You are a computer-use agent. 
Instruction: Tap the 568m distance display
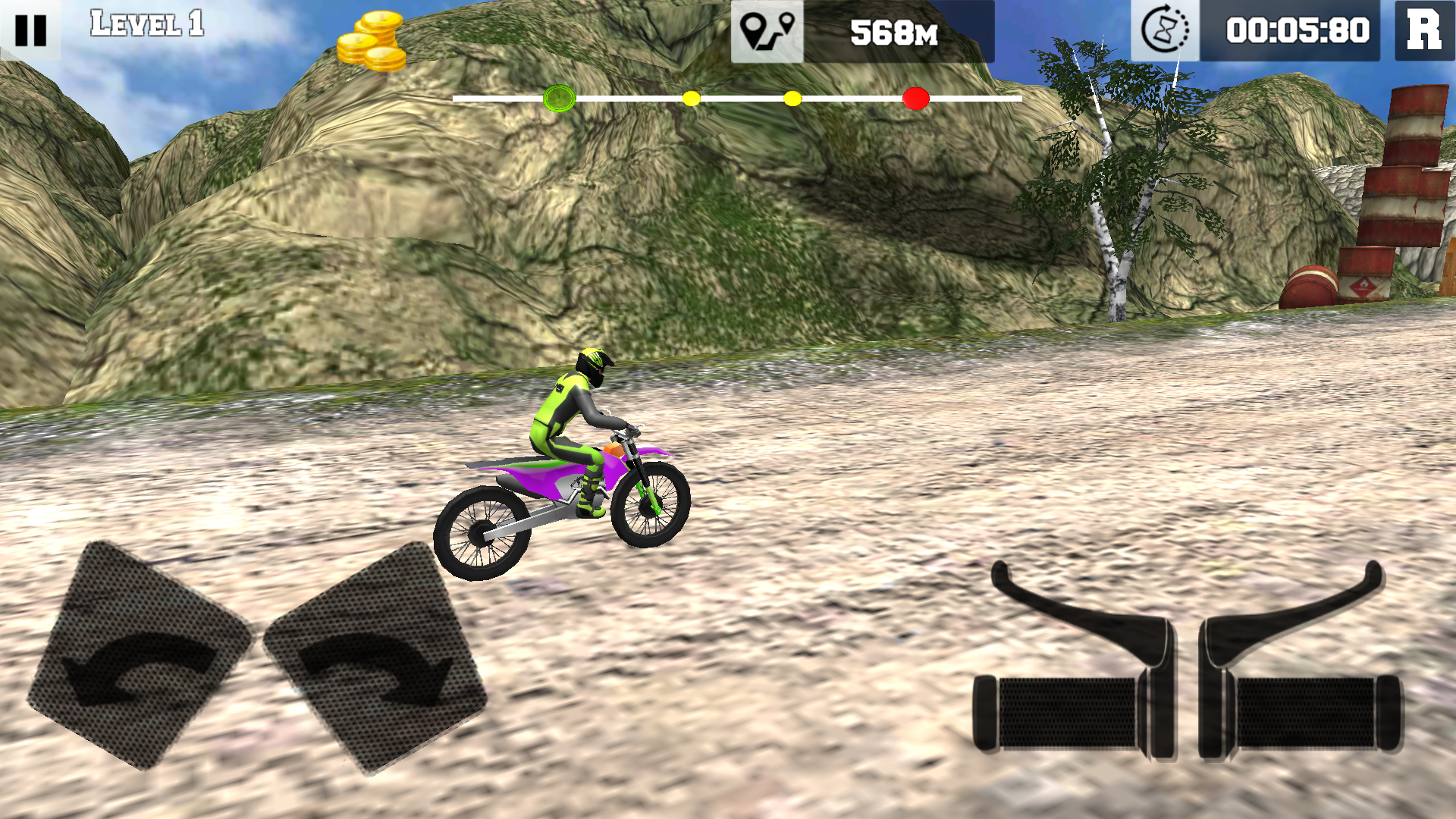(x=895, y=32)
